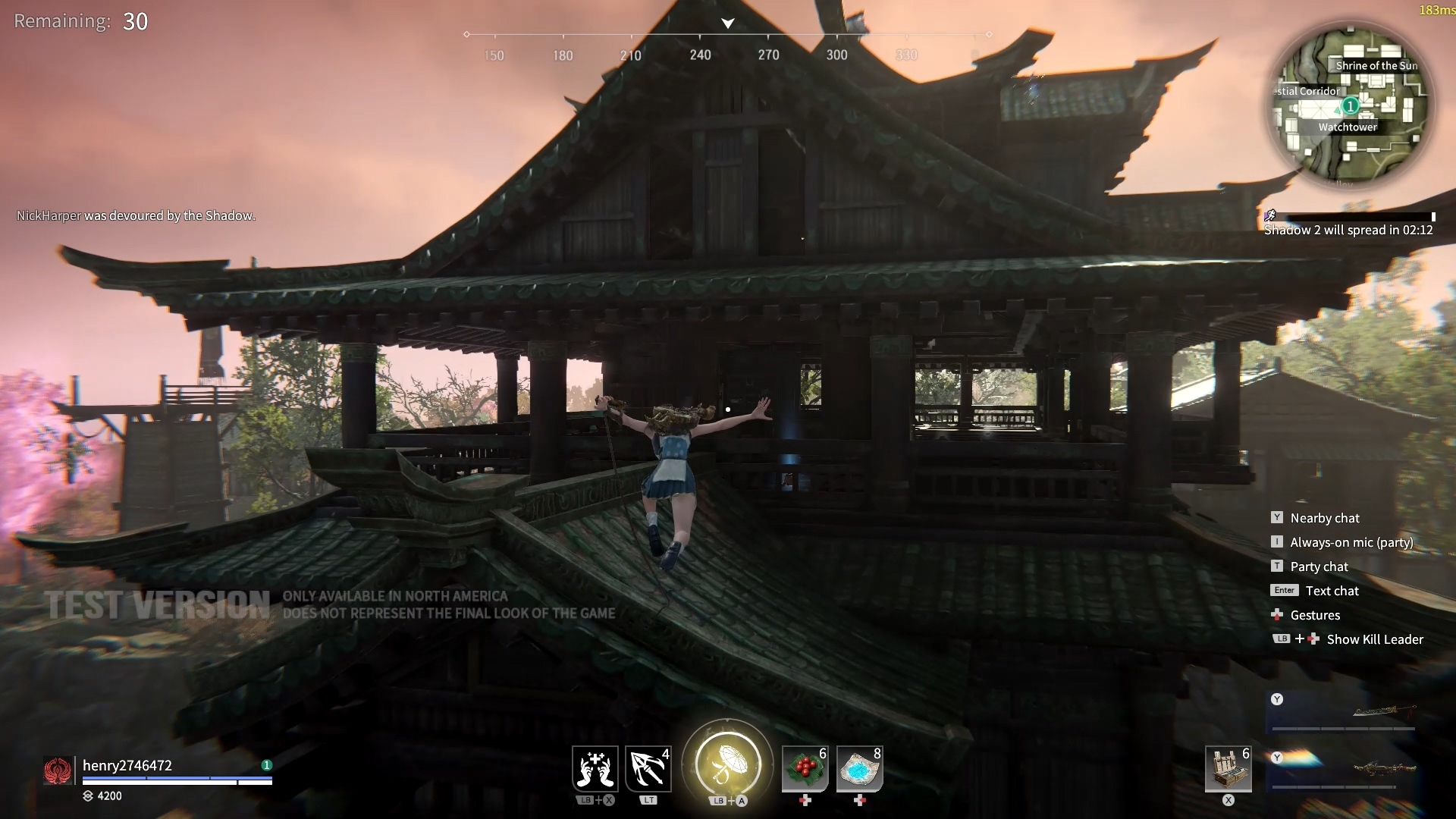Select Show Kill Leader
This screenshot has height=819, width=1456.
click(1374, 639)
